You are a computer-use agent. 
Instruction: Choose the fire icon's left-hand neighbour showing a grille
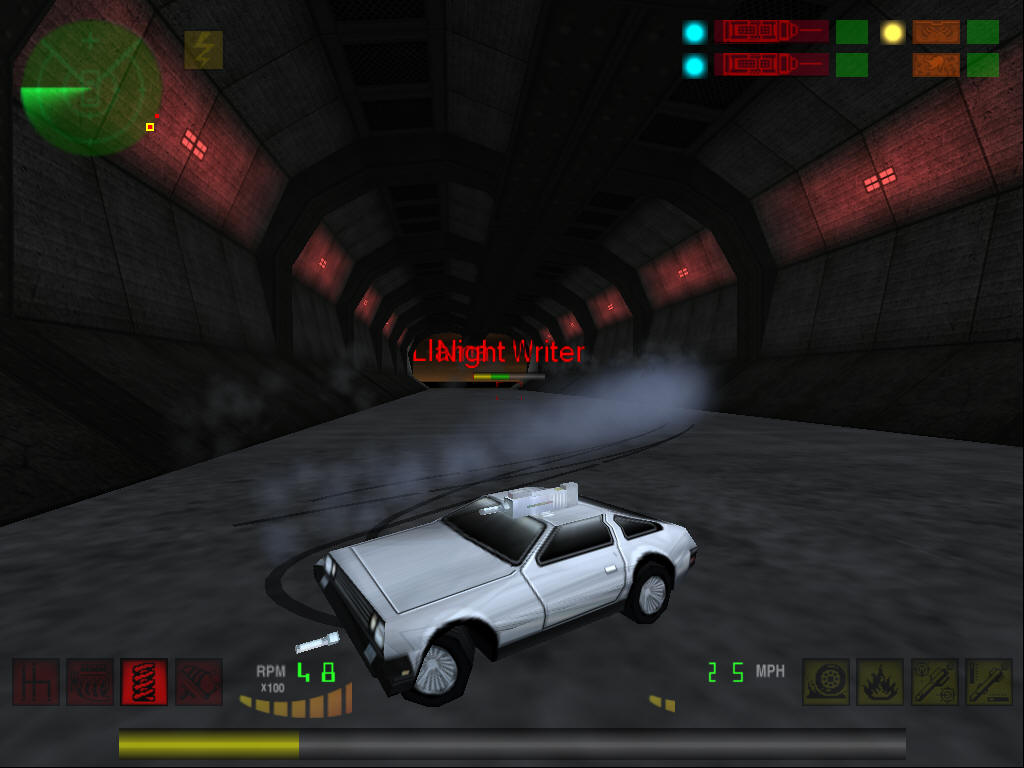[90, 682]
